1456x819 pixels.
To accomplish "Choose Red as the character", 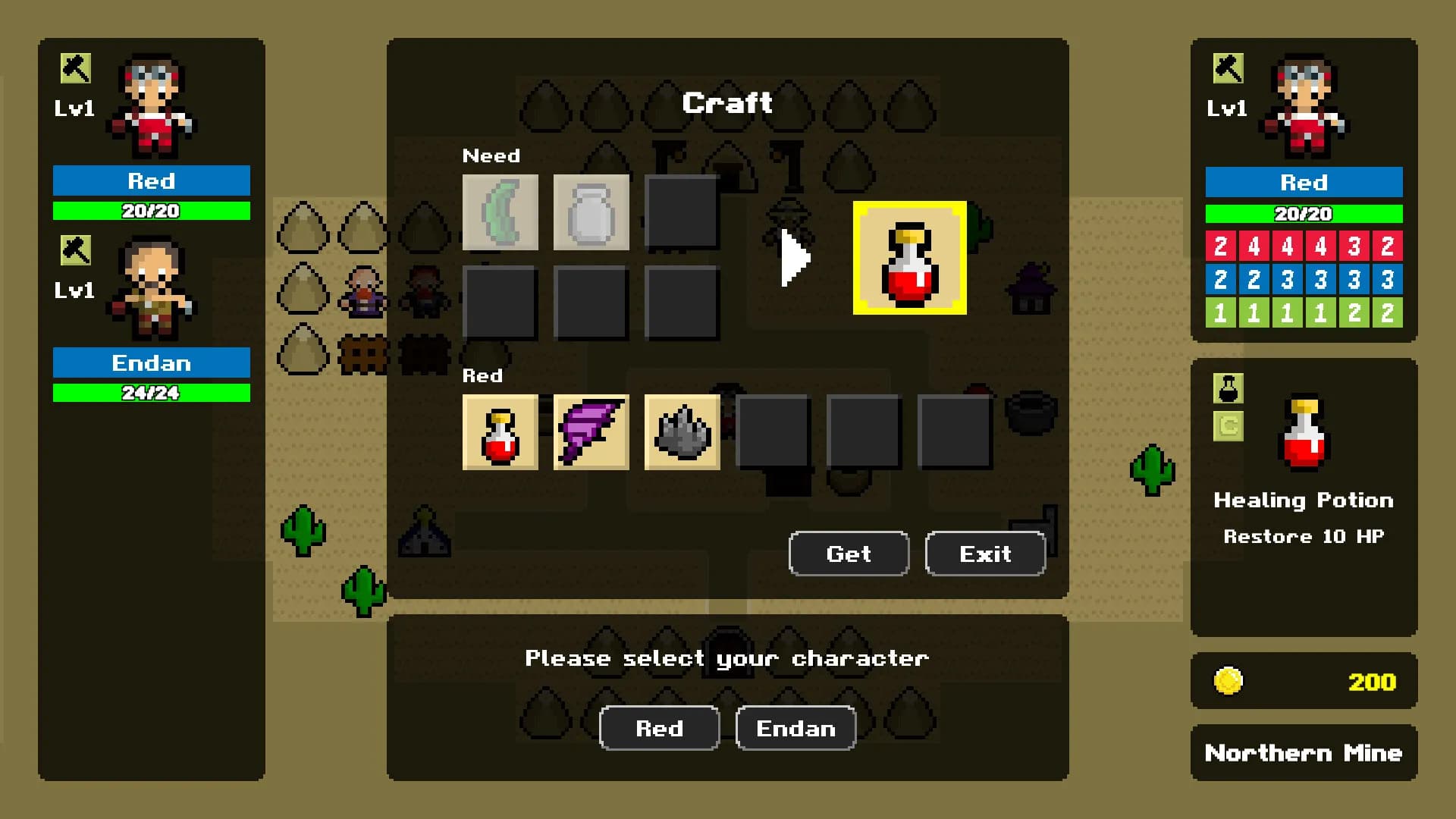I will pos(659,728).
